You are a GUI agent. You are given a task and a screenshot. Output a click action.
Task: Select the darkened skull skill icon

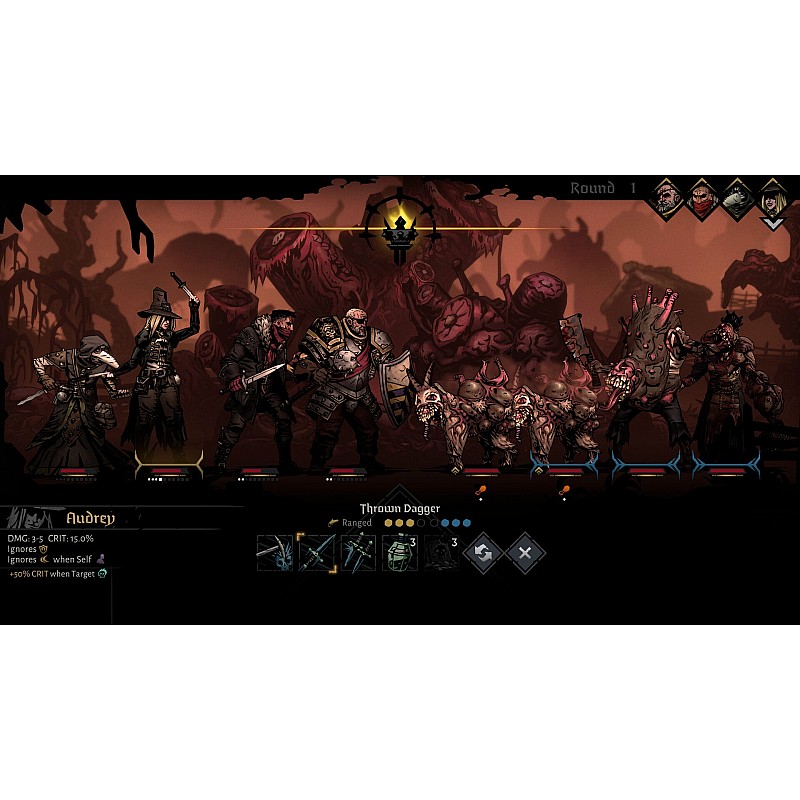(x=440, y=552)
